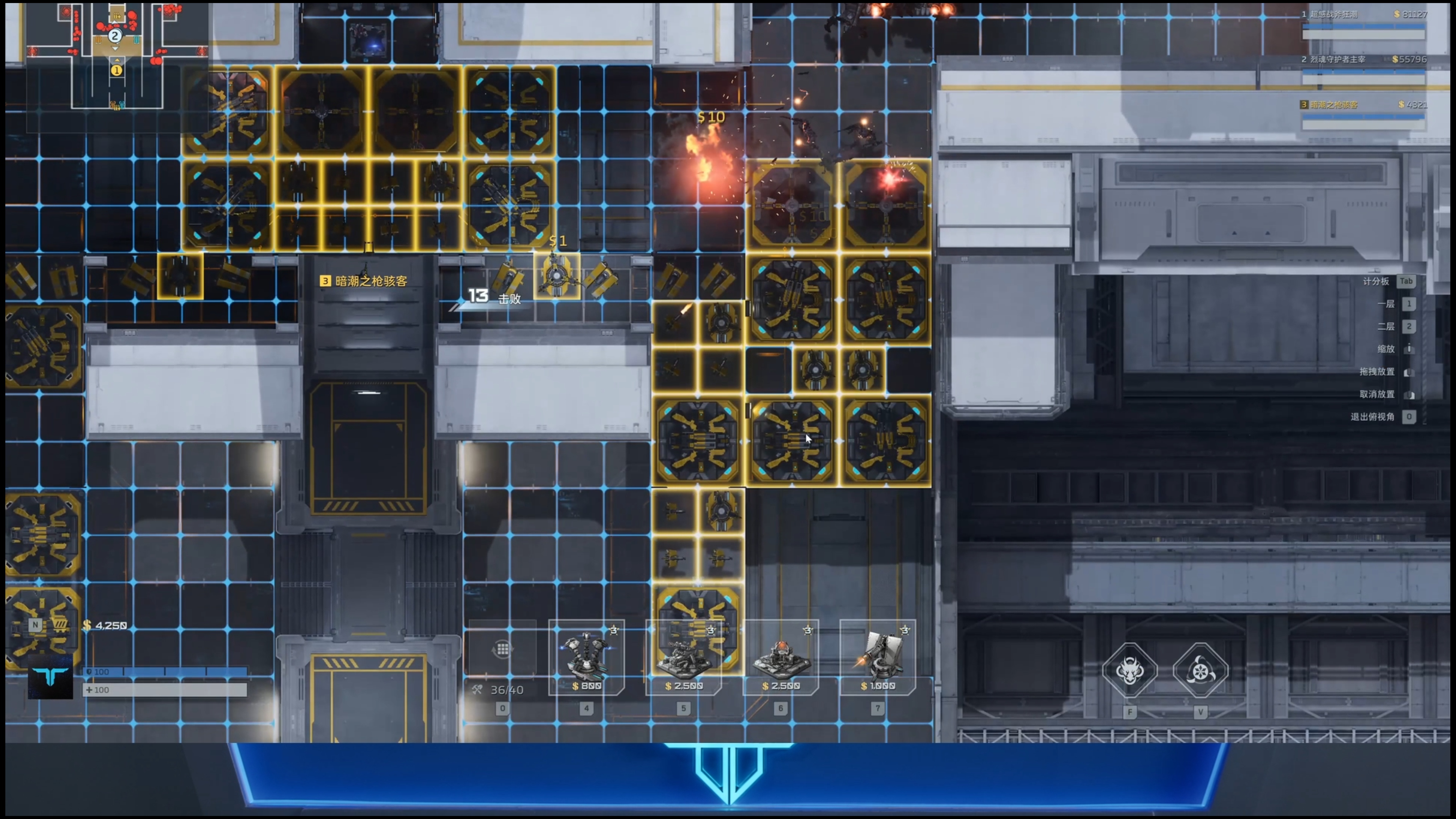The image size is (1456, 819).
Task: Use the snowflake swirl ability
Action: tap(1200, 671)
